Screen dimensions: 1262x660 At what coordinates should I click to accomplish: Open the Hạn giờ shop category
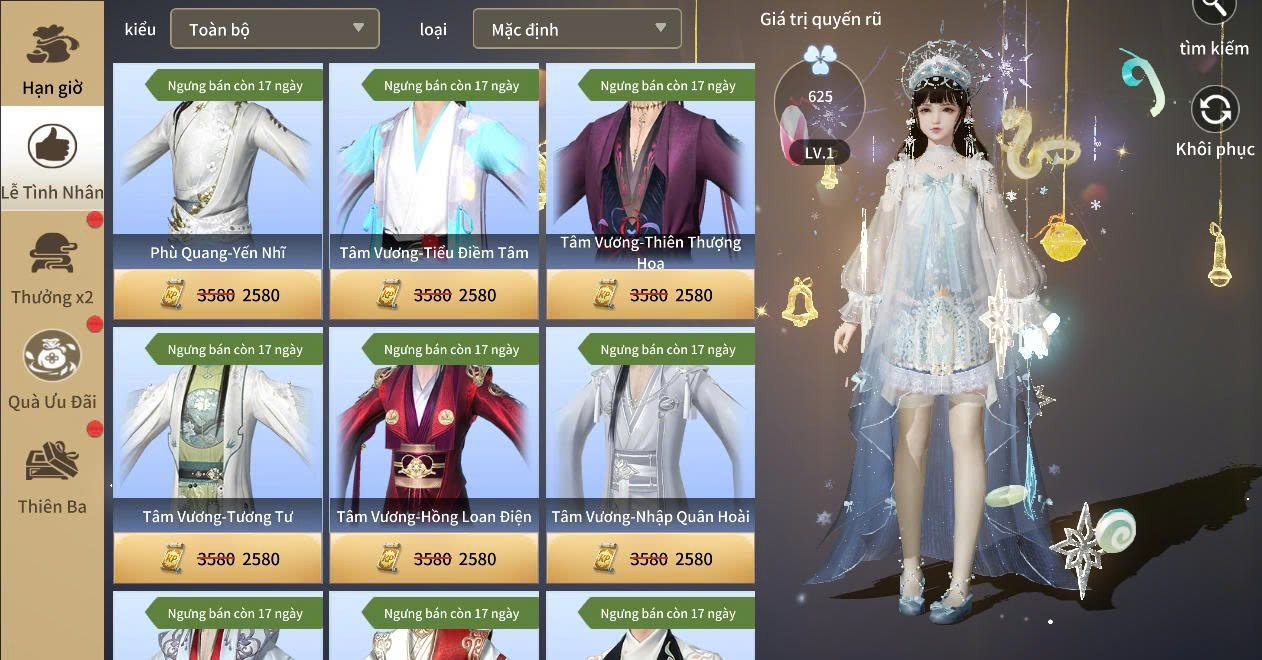coord(52,58)
